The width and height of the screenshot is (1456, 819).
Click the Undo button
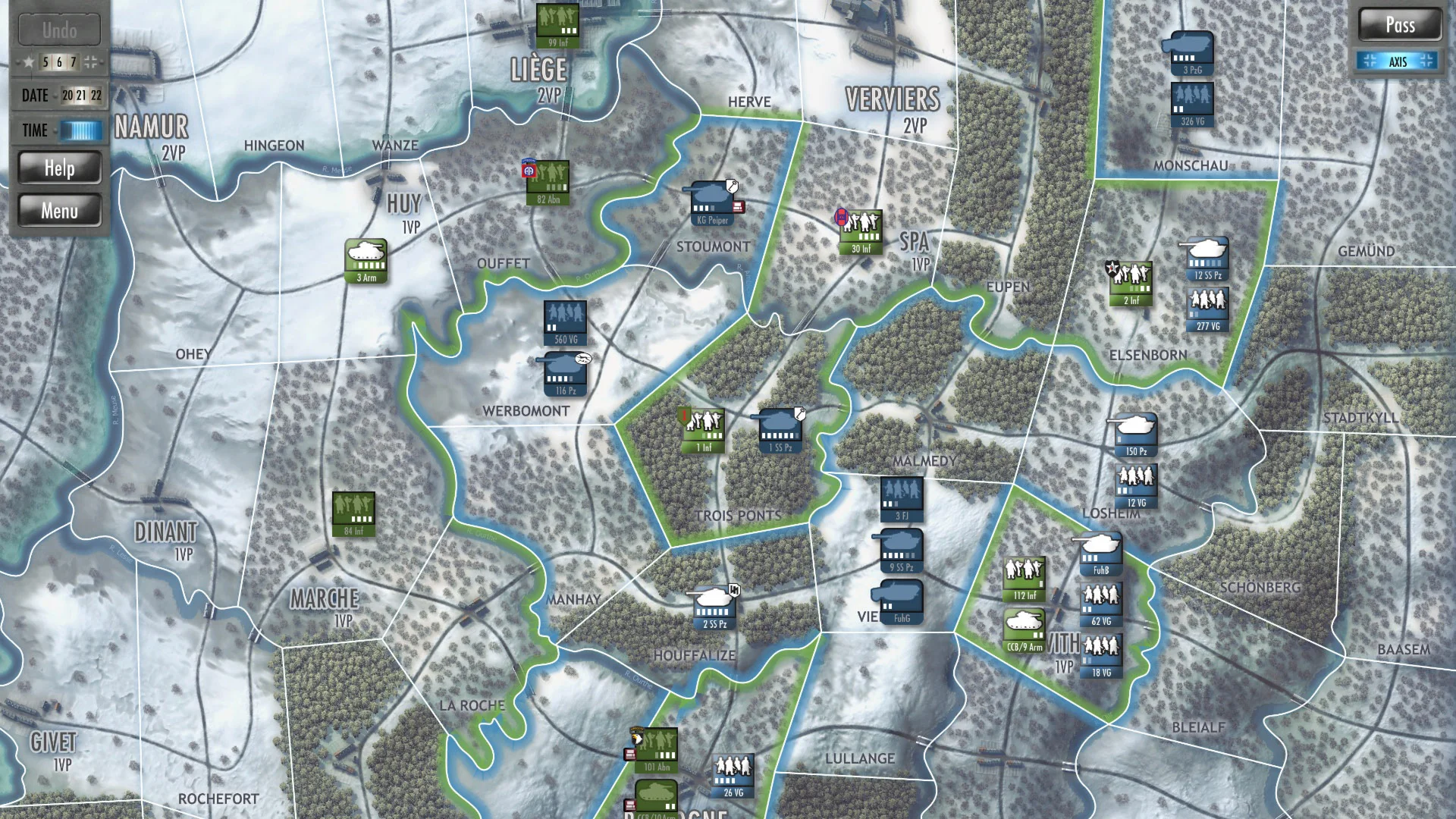60,30
